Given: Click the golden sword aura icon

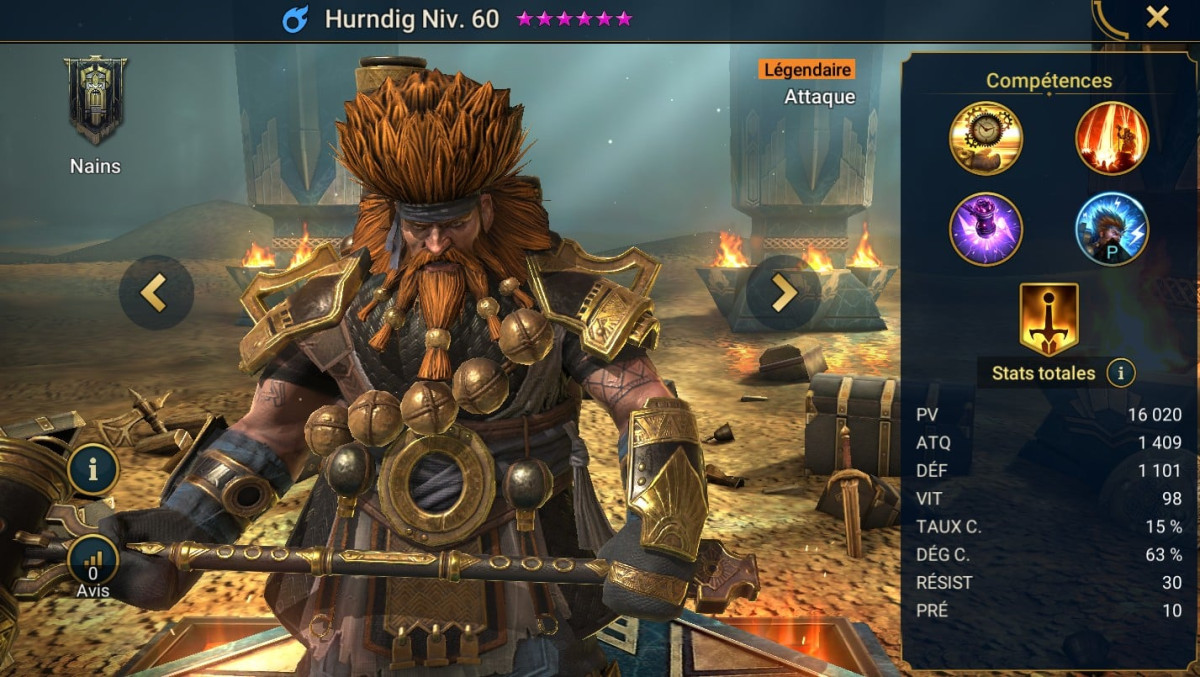Looking at the screenshot, I should pyautogui.click(x=1048, y=319).
